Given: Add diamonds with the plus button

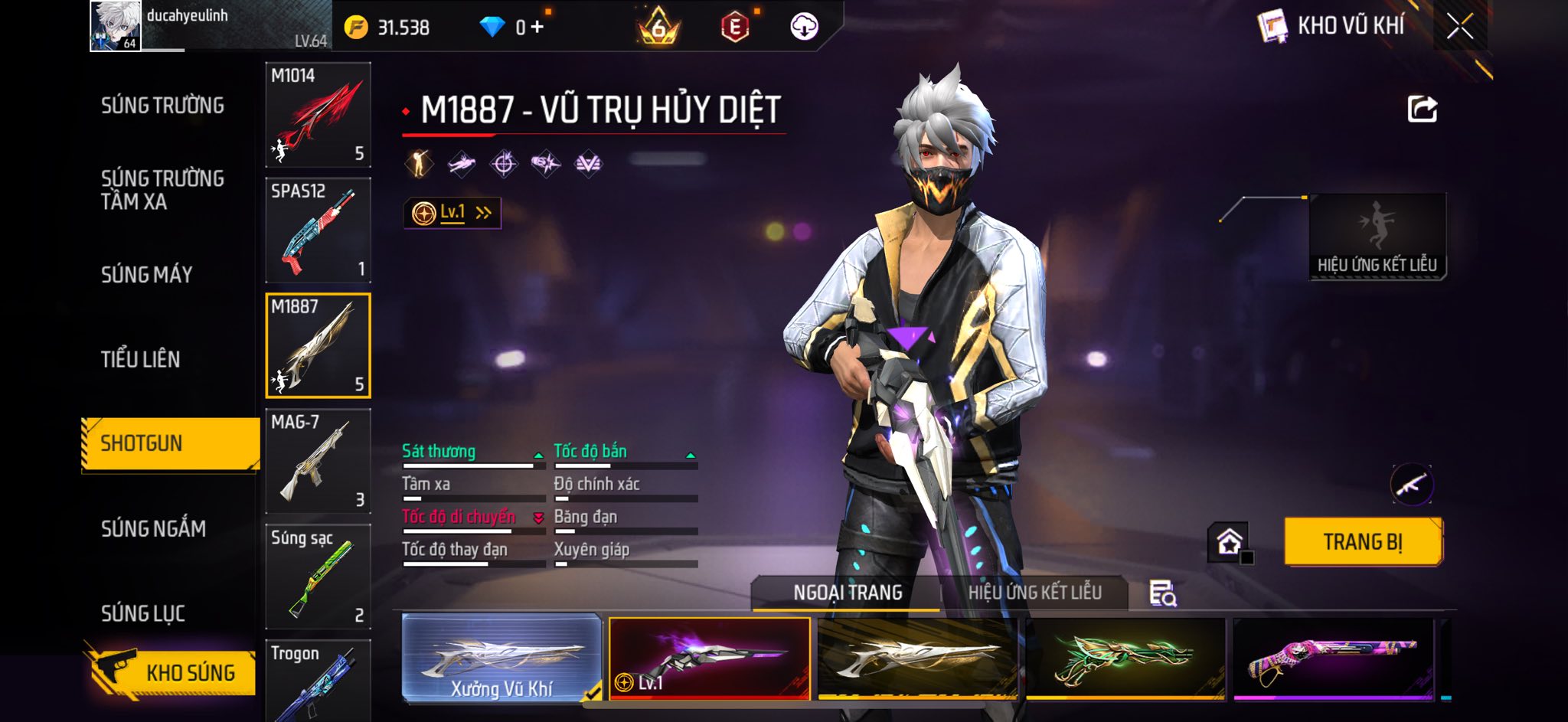Looking at the screenshot, I should 537,28.
